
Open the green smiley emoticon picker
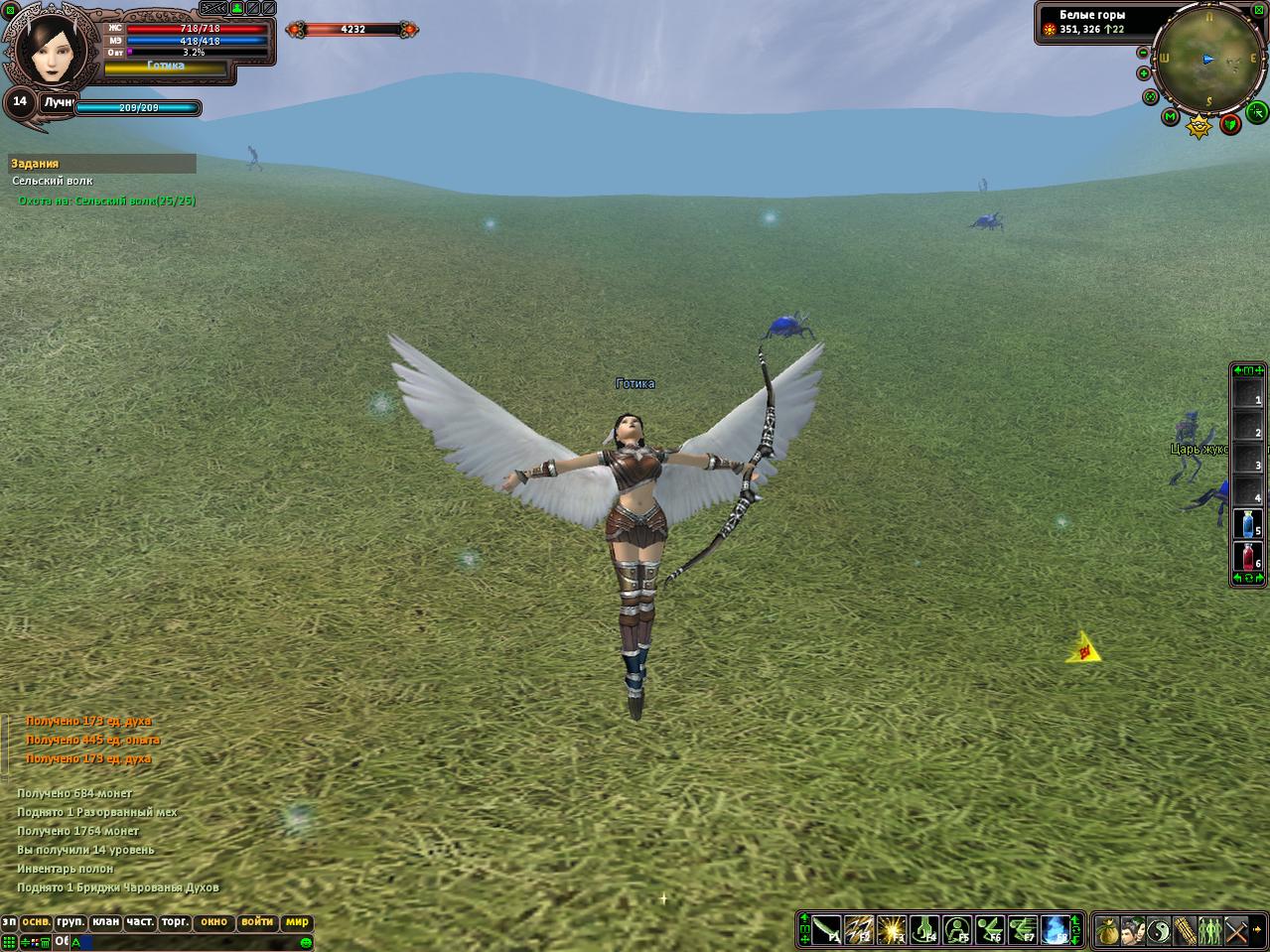(307, 942)
